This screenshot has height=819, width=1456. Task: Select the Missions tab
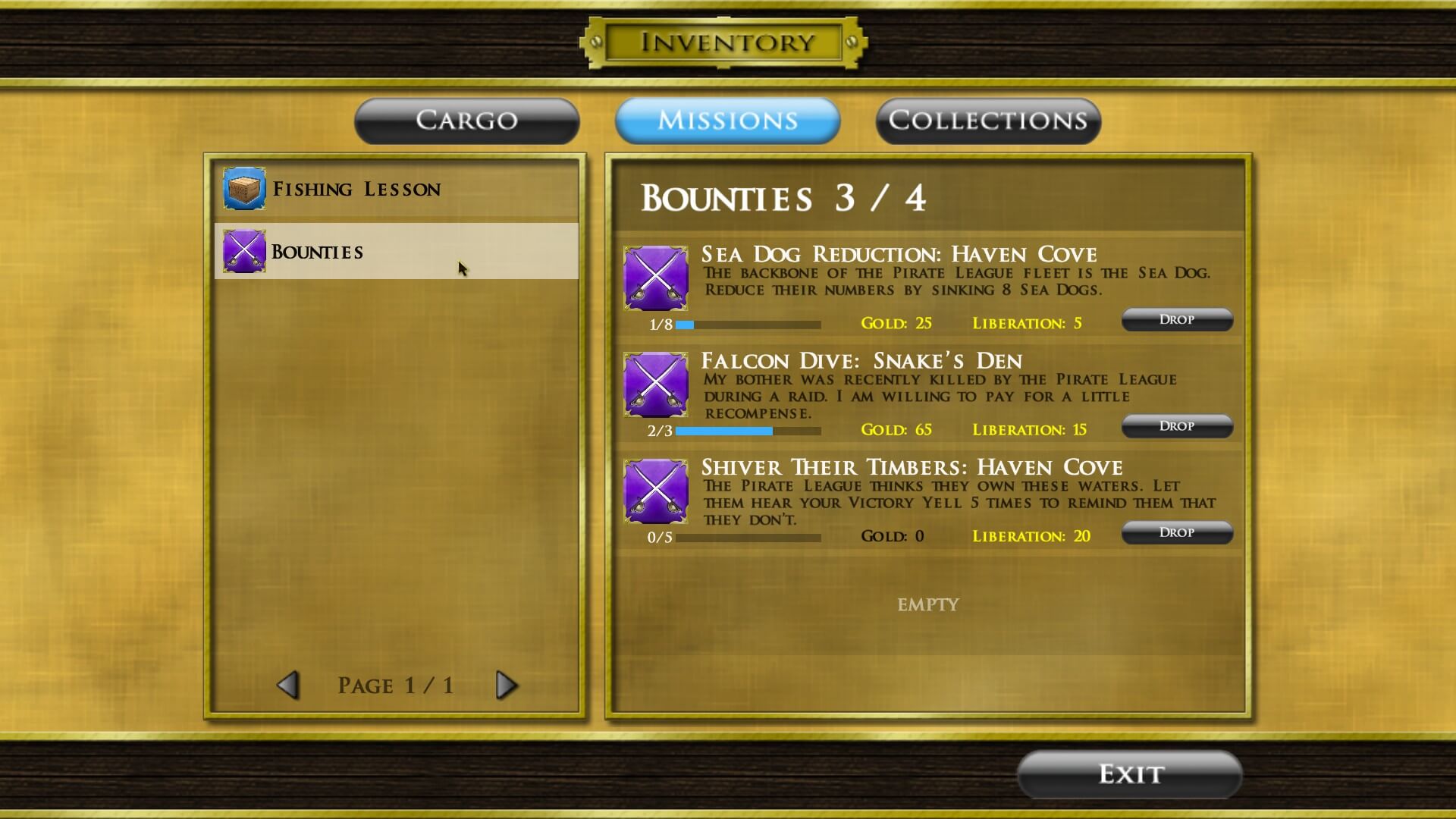tap(727, 121)
